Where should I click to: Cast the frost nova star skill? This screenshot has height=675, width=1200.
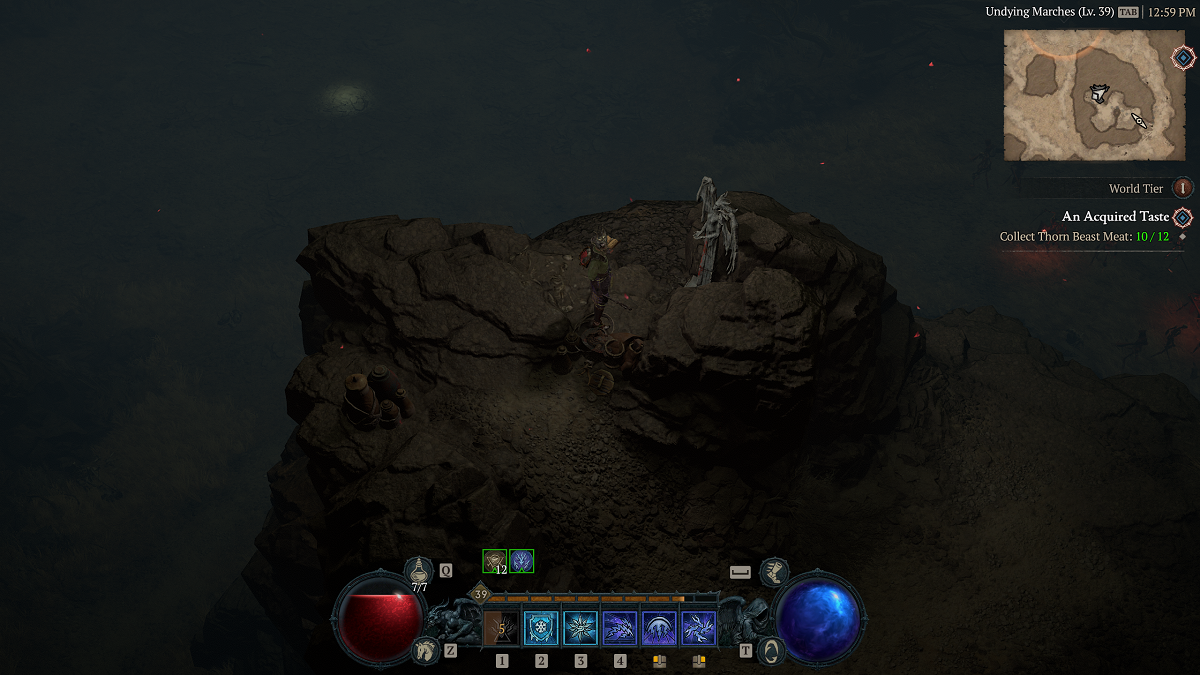(580, 628)
